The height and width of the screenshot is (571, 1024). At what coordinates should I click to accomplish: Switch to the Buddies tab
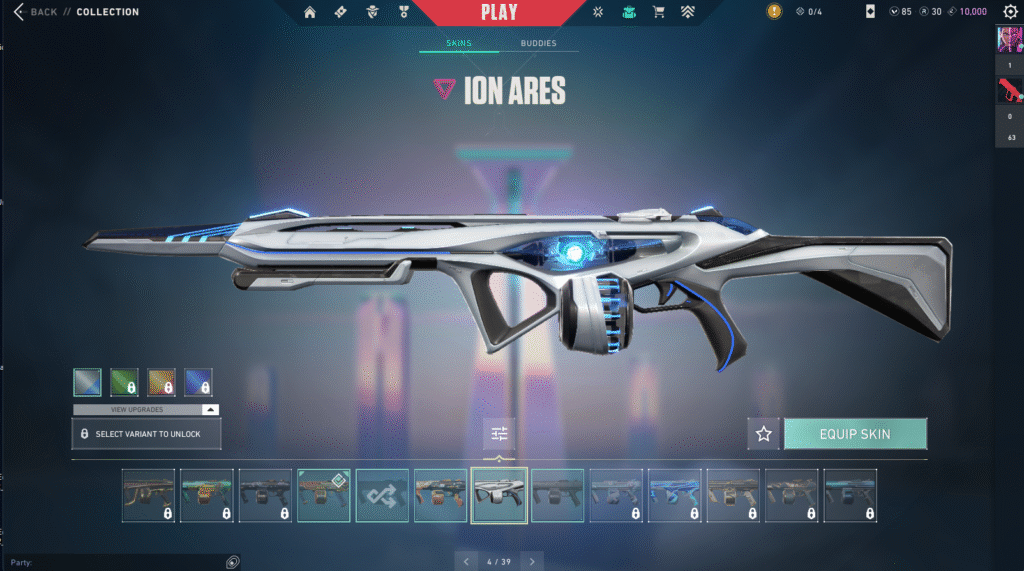(x=539, y=44)
